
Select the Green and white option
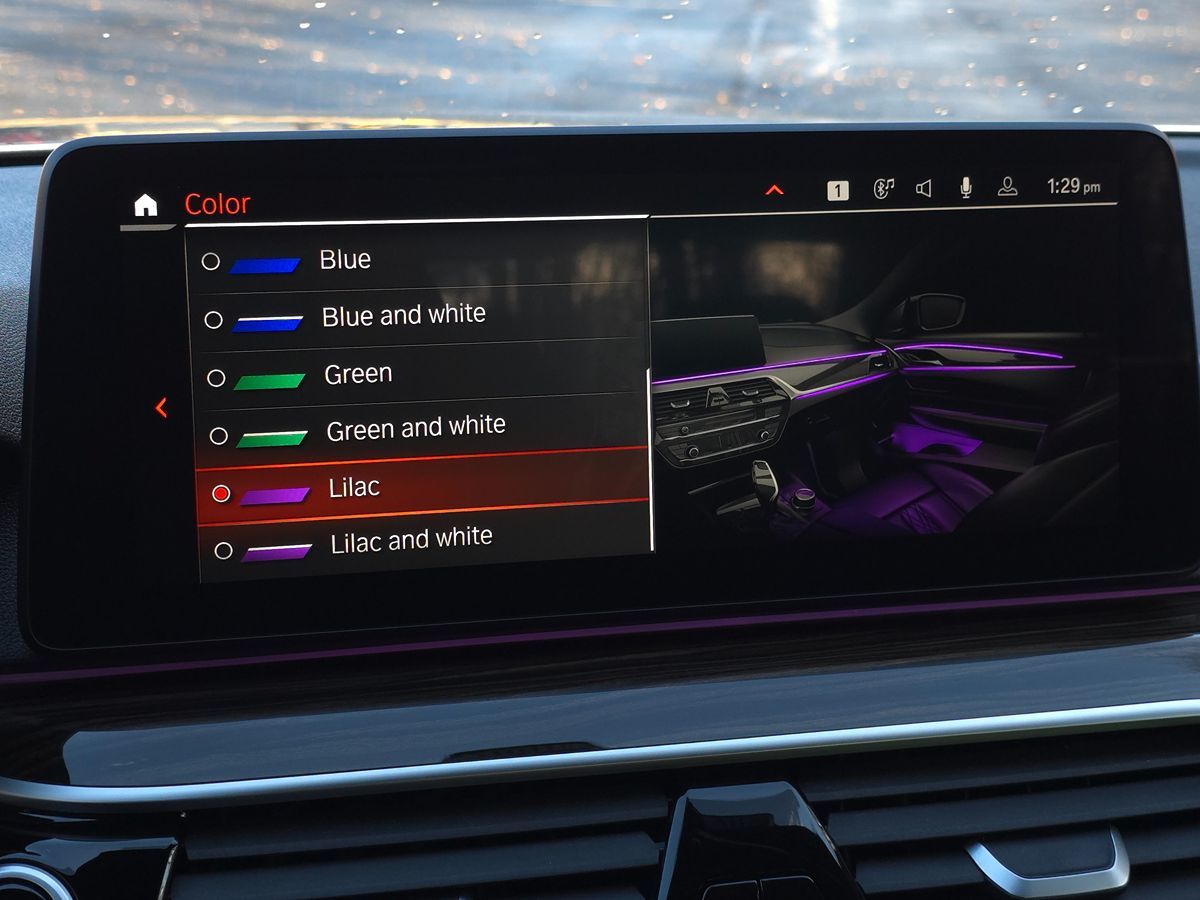point(415,429)
